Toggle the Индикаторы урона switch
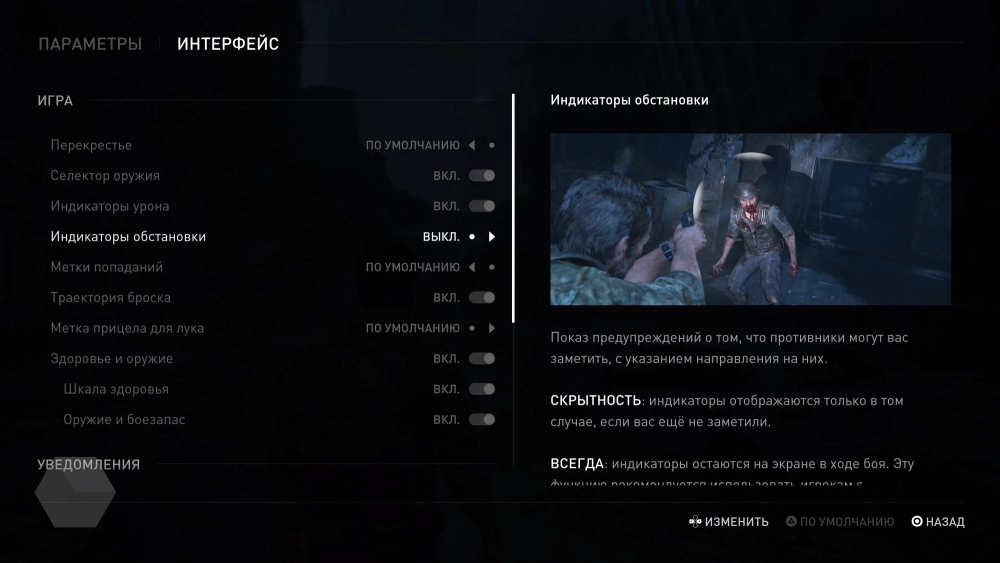 click(482, 206)
